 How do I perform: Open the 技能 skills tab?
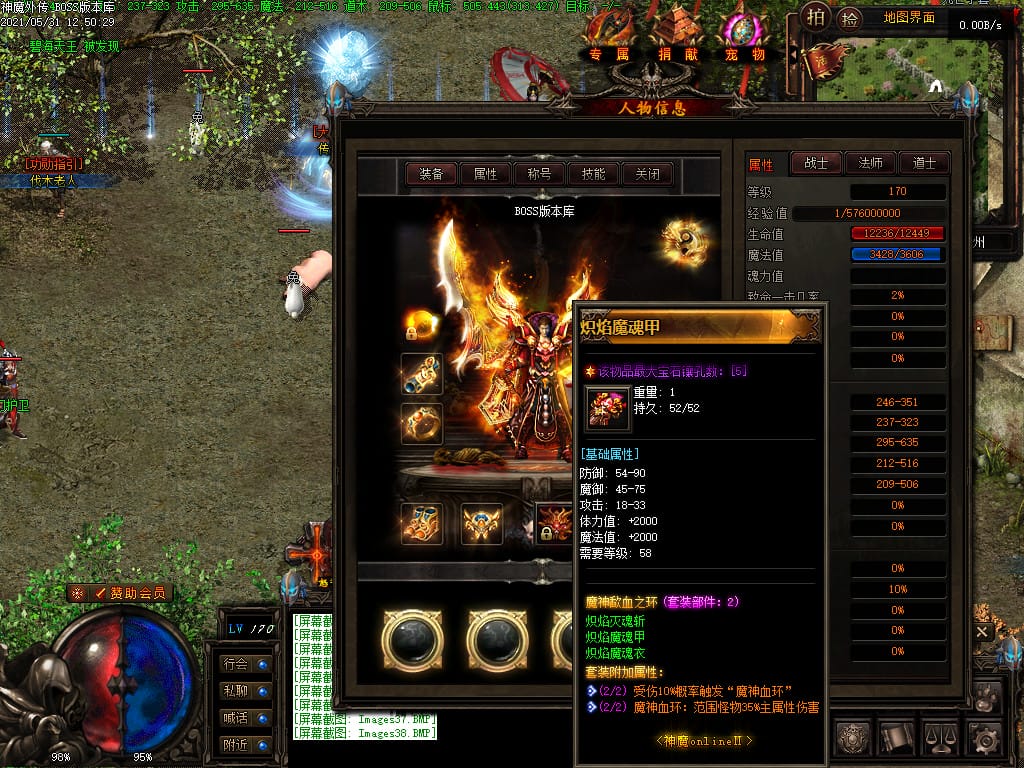click(593, 174)
